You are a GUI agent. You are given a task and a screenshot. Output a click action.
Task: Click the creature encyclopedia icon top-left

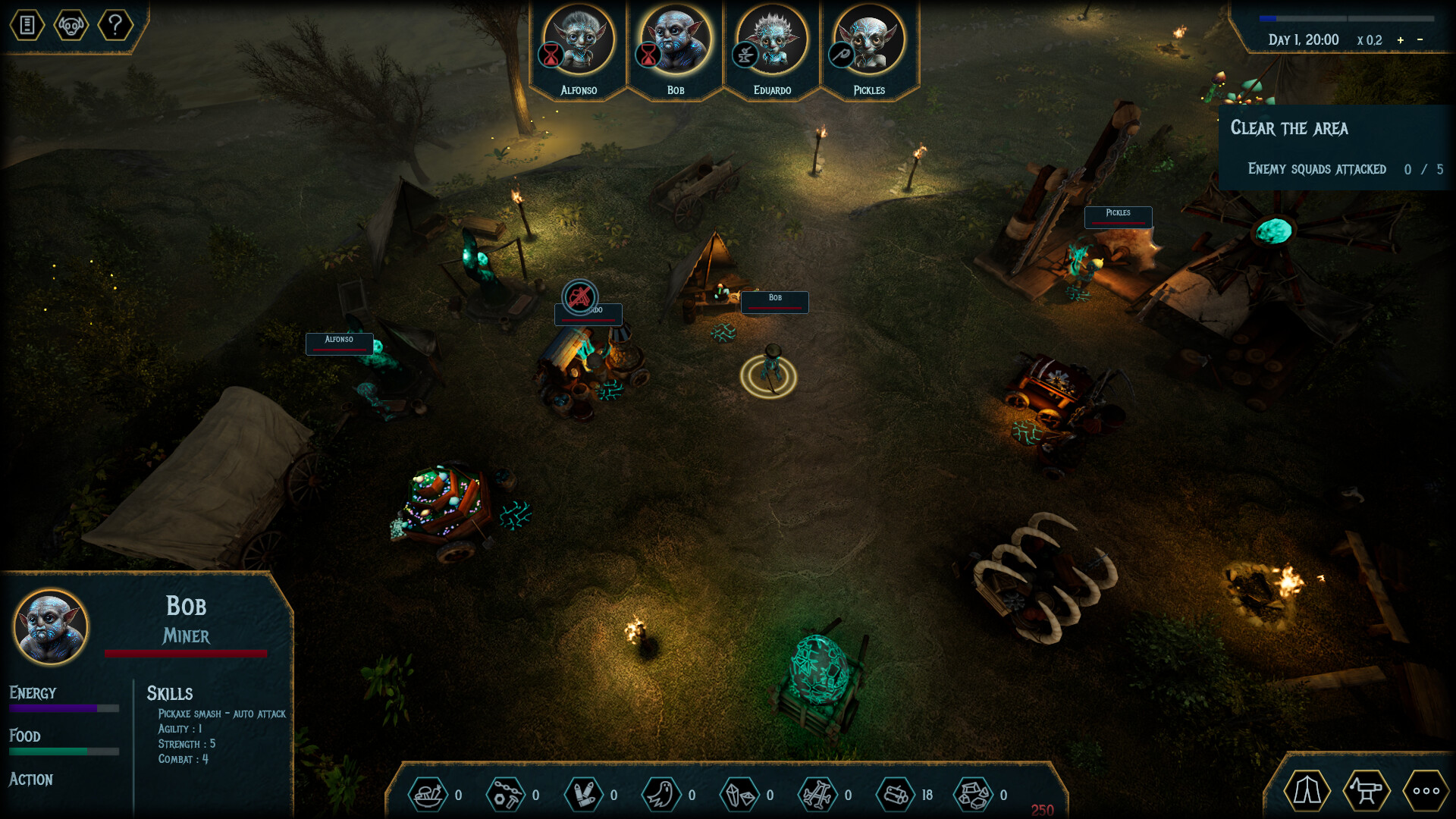click(70, 25)
